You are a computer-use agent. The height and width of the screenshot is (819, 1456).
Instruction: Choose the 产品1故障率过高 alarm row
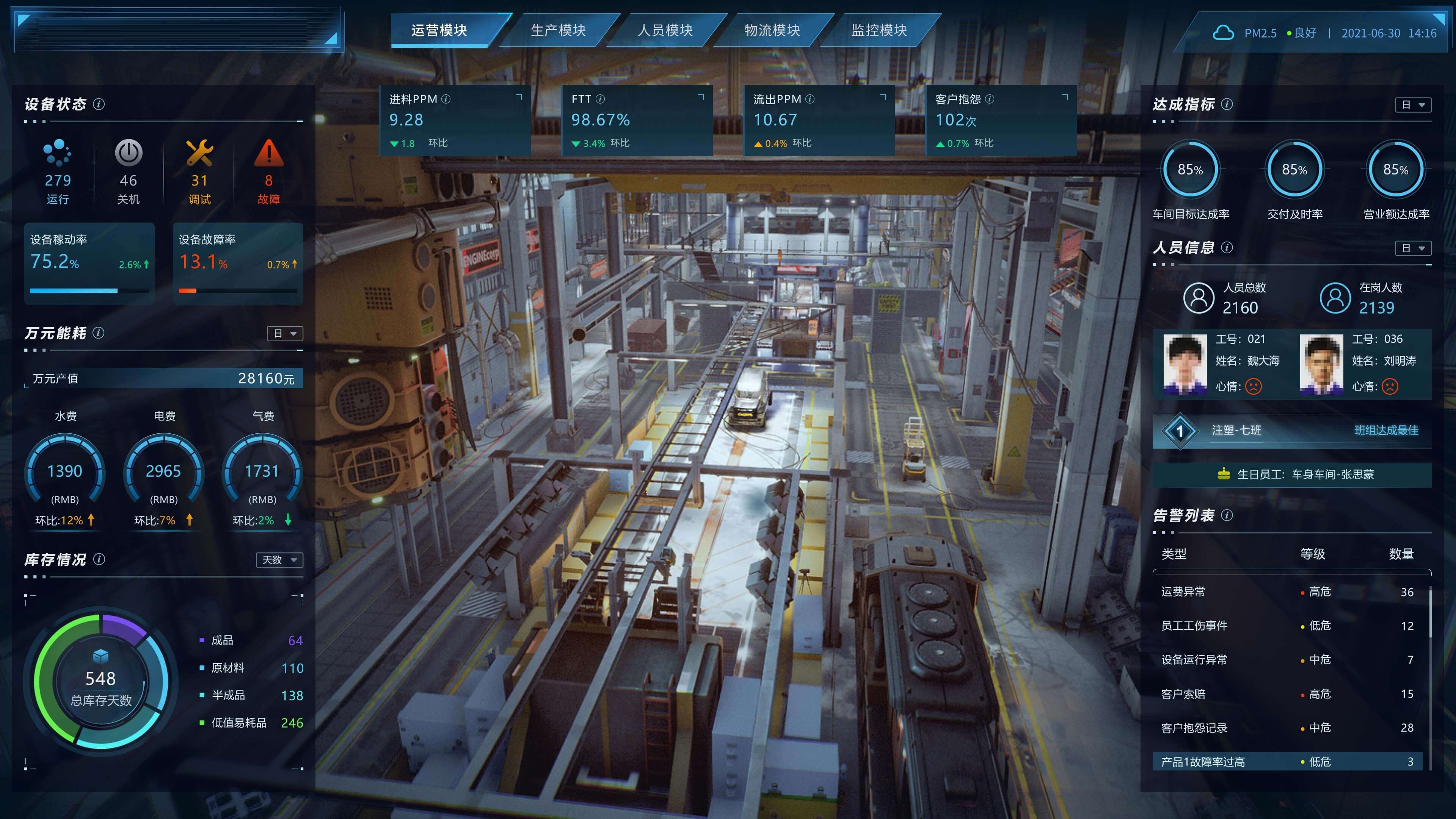[1288, 761]
